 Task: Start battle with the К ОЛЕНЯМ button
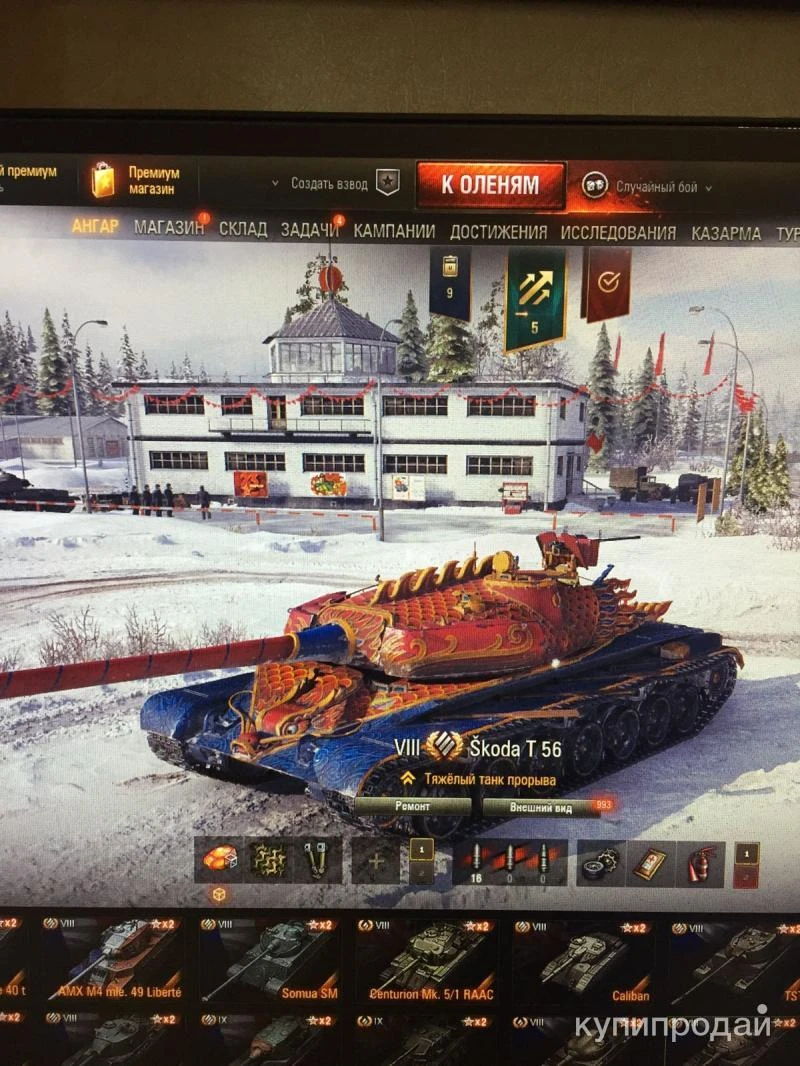[491, 185]
